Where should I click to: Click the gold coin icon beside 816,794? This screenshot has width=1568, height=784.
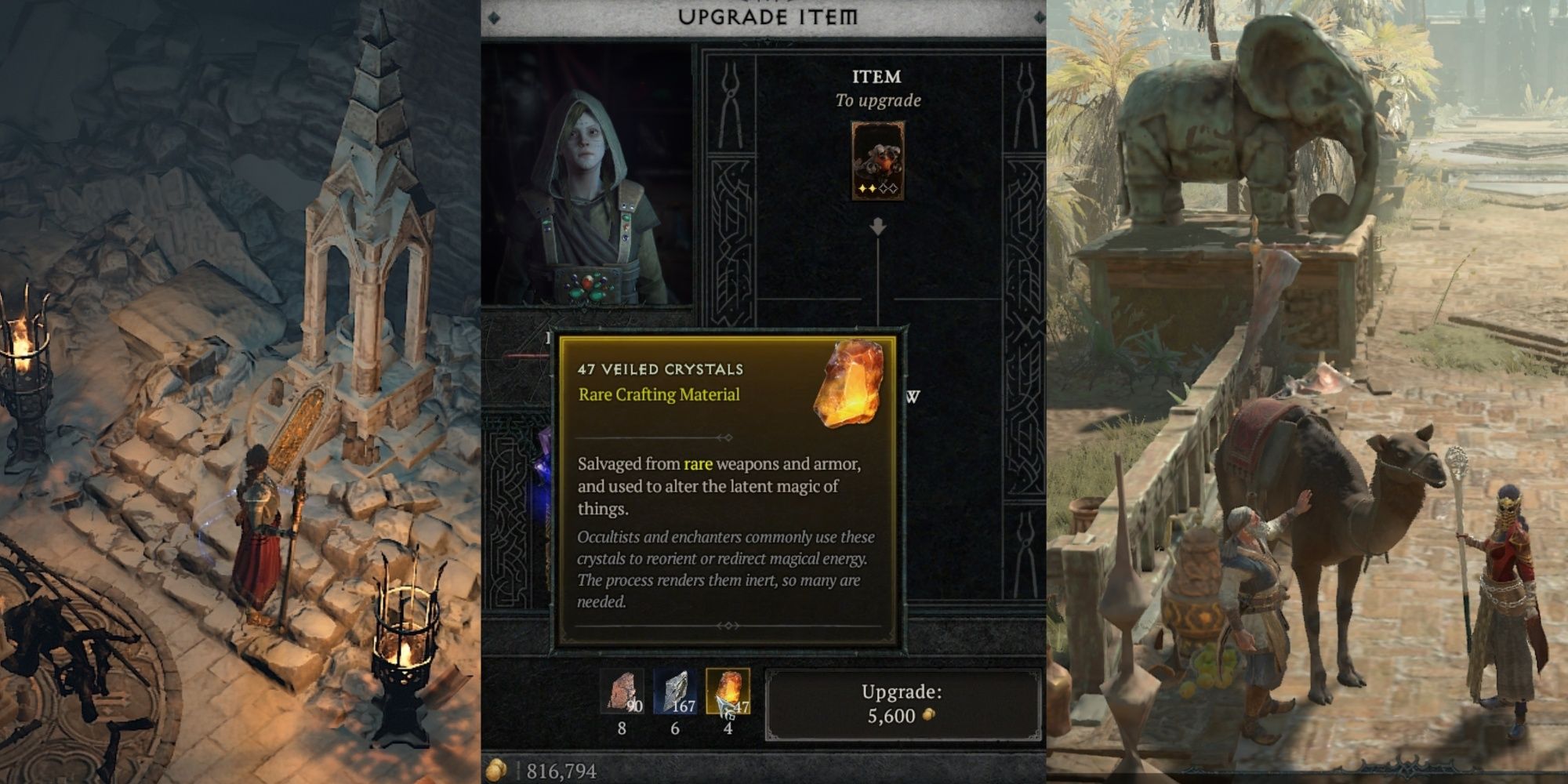[495, 770]
